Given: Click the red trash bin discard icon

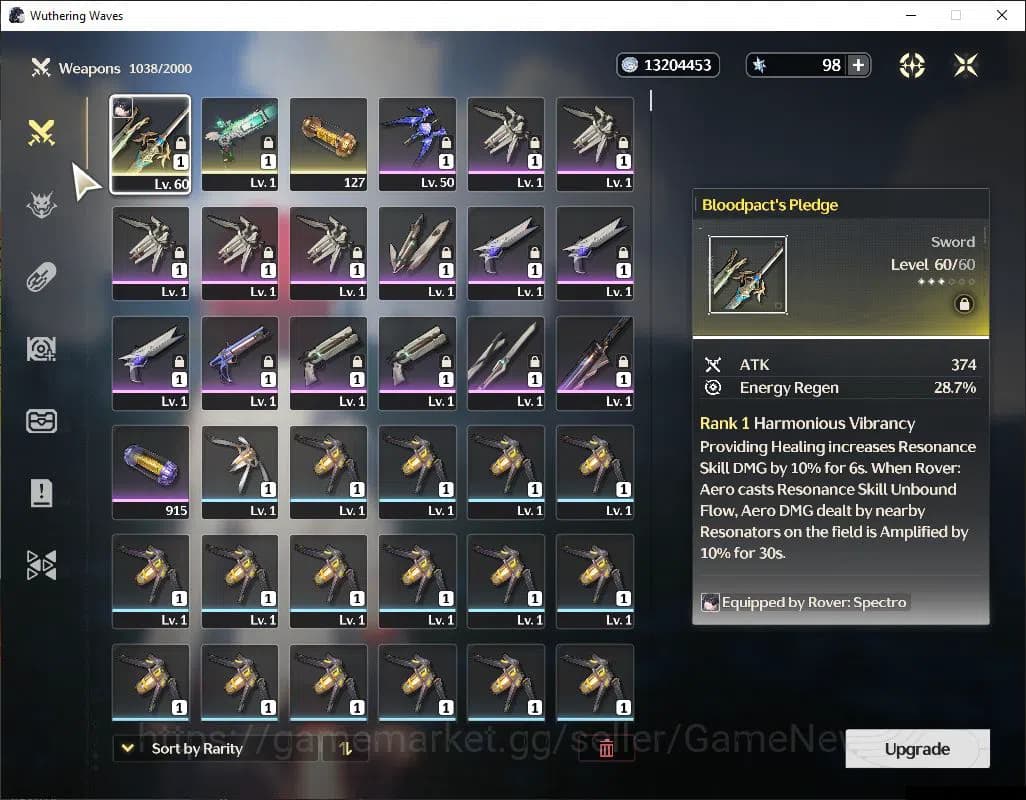Looking at the screenshot, I should [x=605, y=748].
